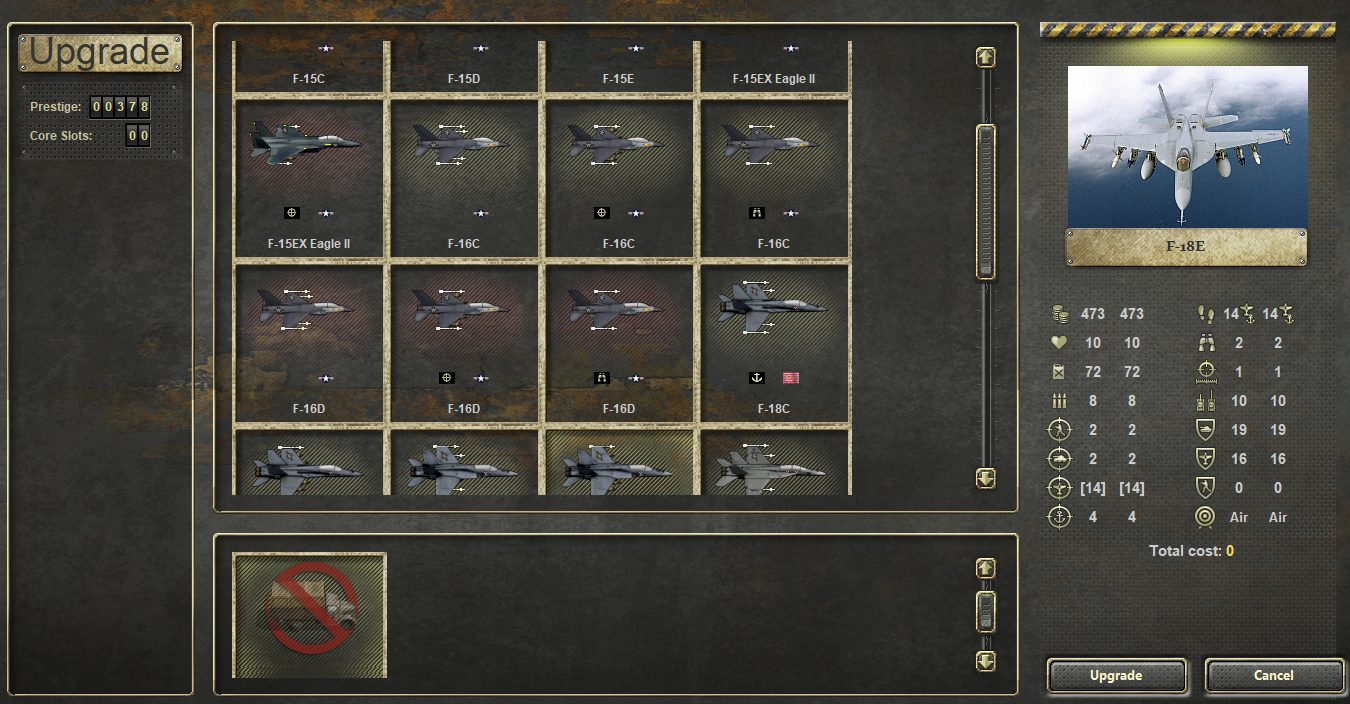The height and width of the screenshot is (704, 1350).
Task: Select the F-16C tile with crosshair icon
Action: tap(618, 177)
